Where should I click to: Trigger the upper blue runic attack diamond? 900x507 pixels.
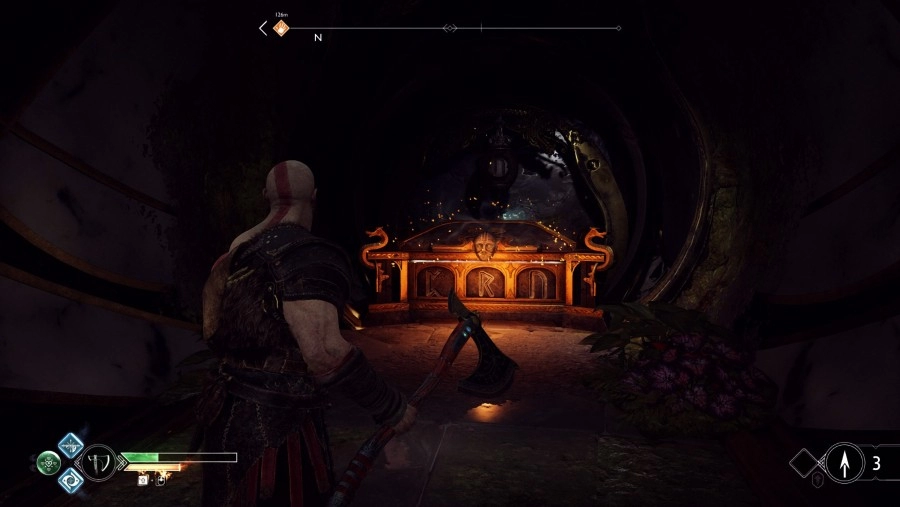70,446
